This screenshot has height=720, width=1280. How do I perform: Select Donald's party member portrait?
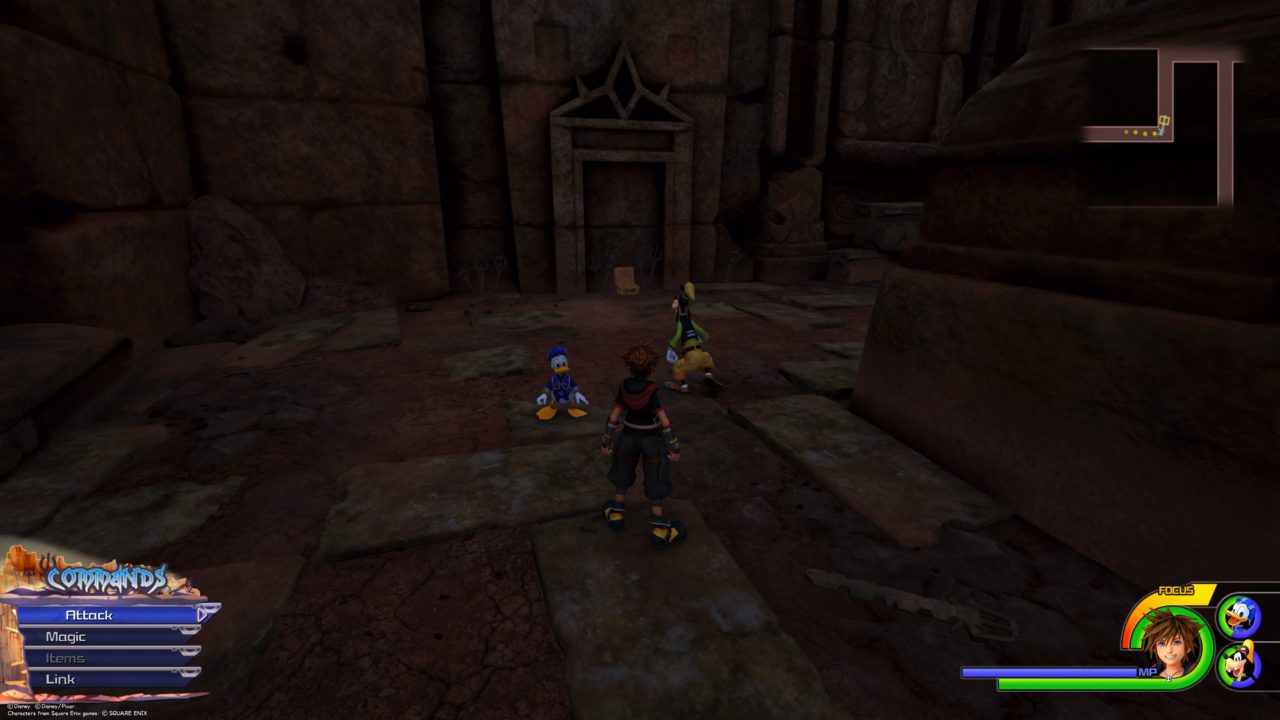pyautogui.click(x=1238, y=618)
